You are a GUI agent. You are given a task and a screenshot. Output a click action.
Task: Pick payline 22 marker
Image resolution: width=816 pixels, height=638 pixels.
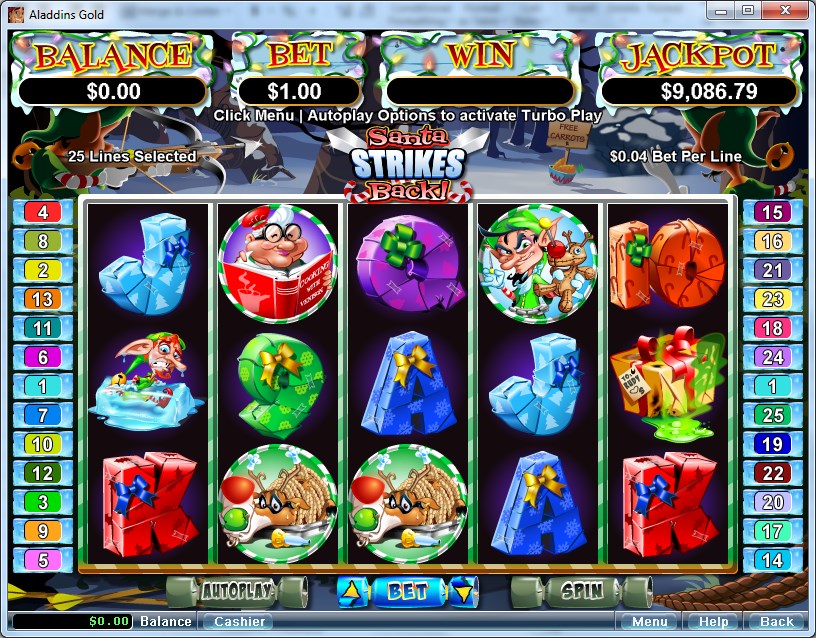coord(771,473)
